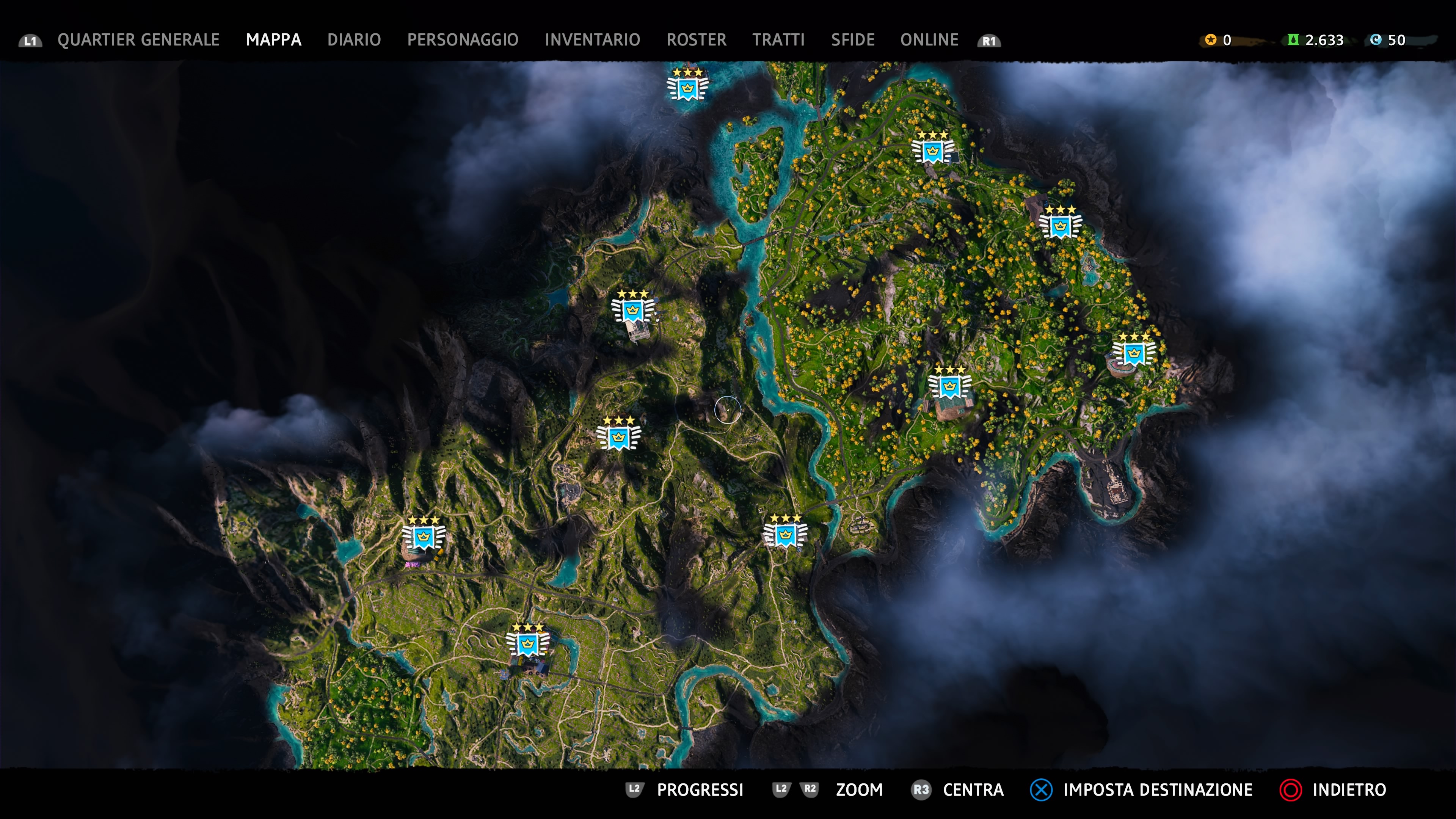Switch to the Diario tab

pyautogui.click(x=354, y=40)
